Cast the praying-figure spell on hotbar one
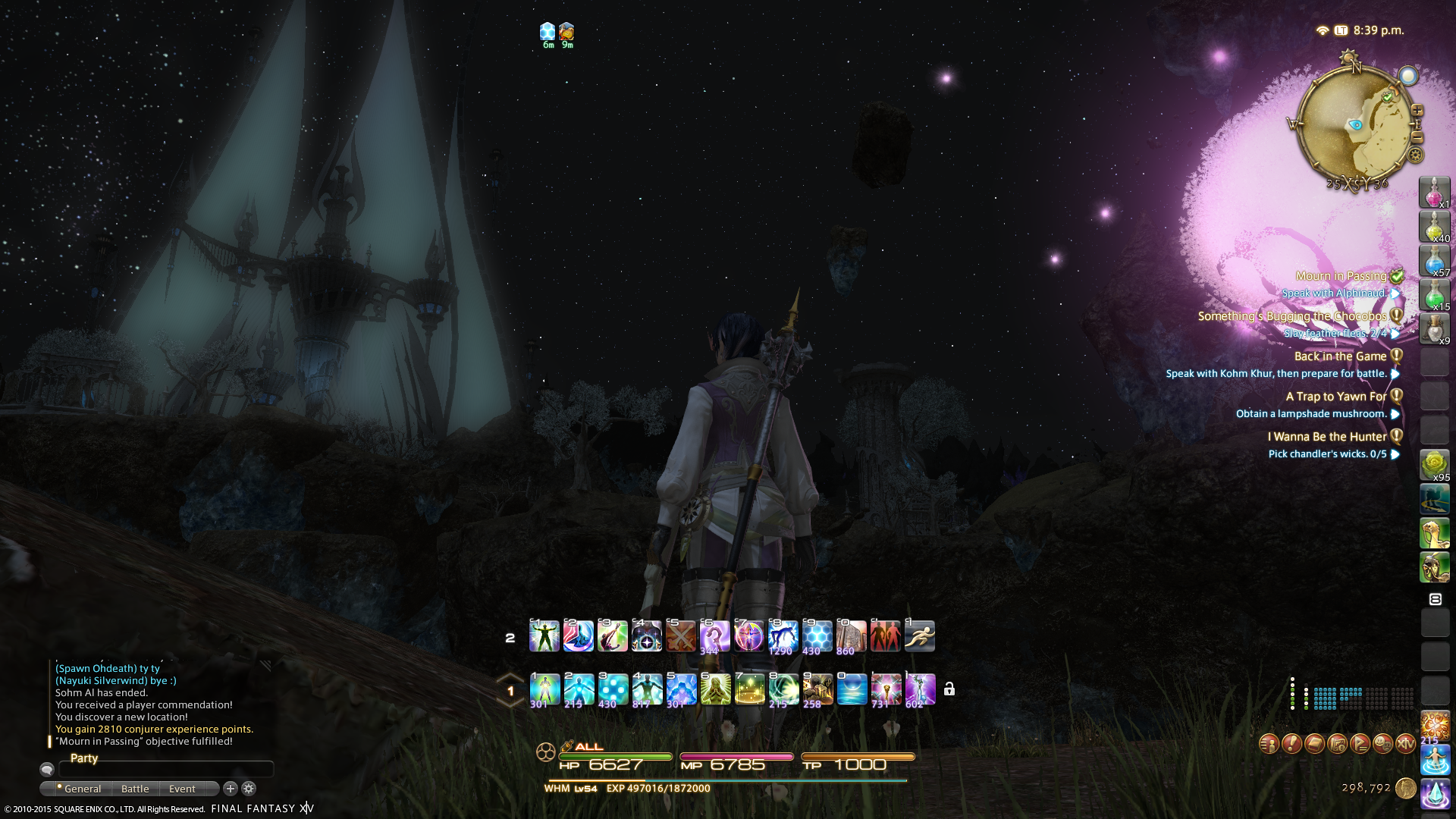 point(715,689)
